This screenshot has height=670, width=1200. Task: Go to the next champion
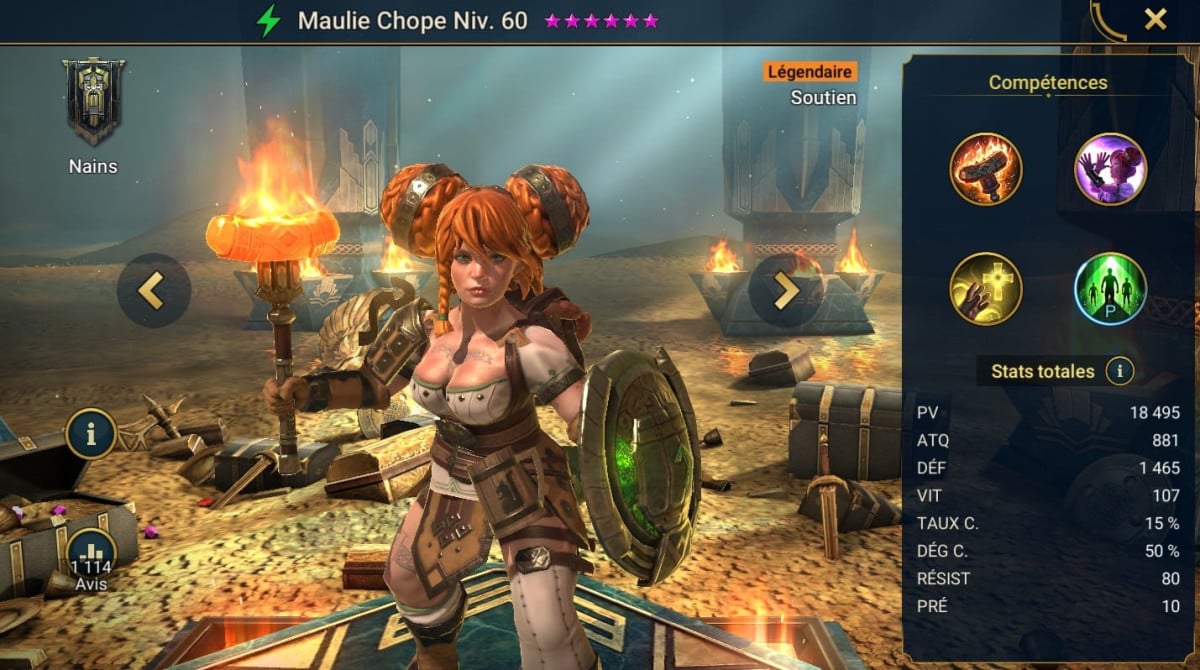(785, 290)
